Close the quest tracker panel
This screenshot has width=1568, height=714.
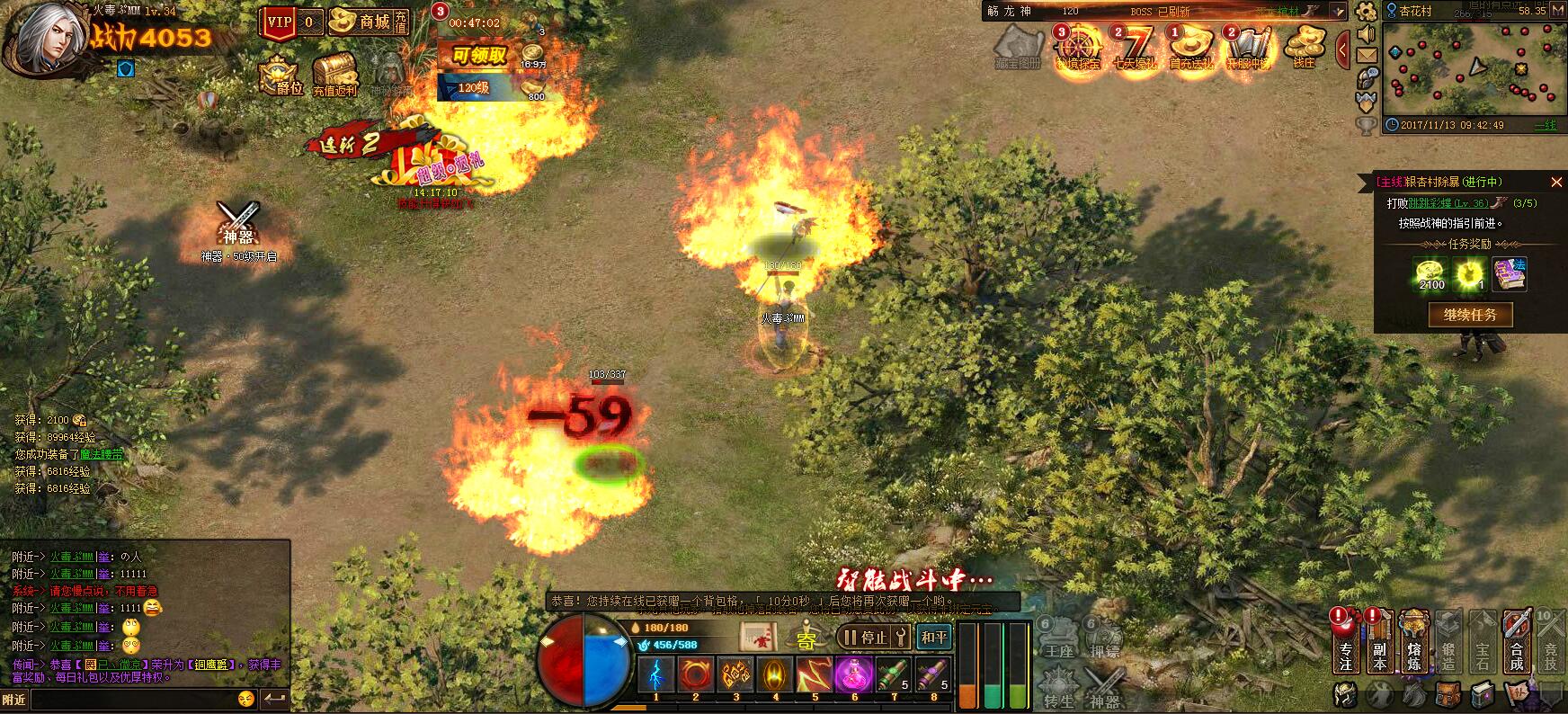point(1556,182)
